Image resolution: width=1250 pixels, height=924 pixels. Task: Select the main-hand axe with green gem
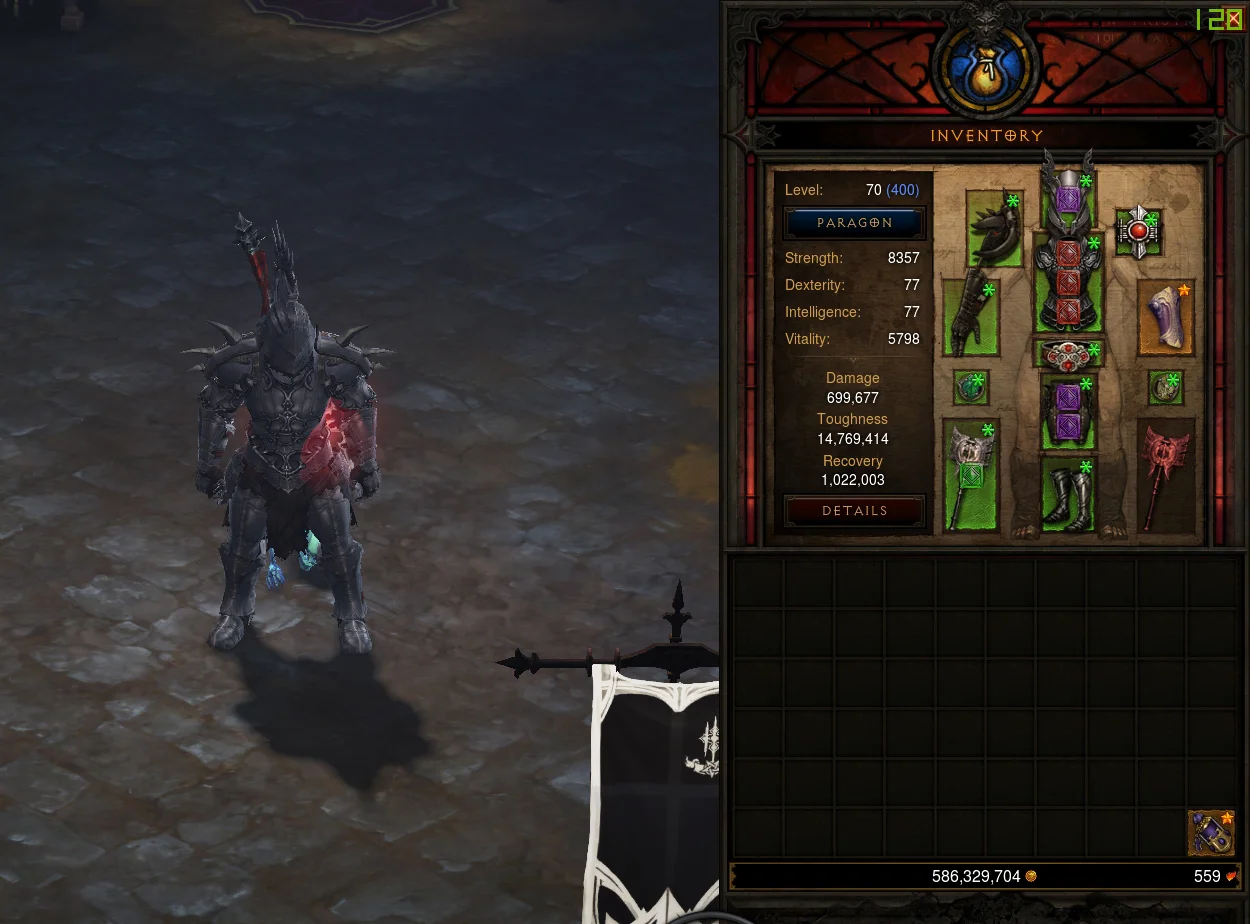[x=970, y=476]
